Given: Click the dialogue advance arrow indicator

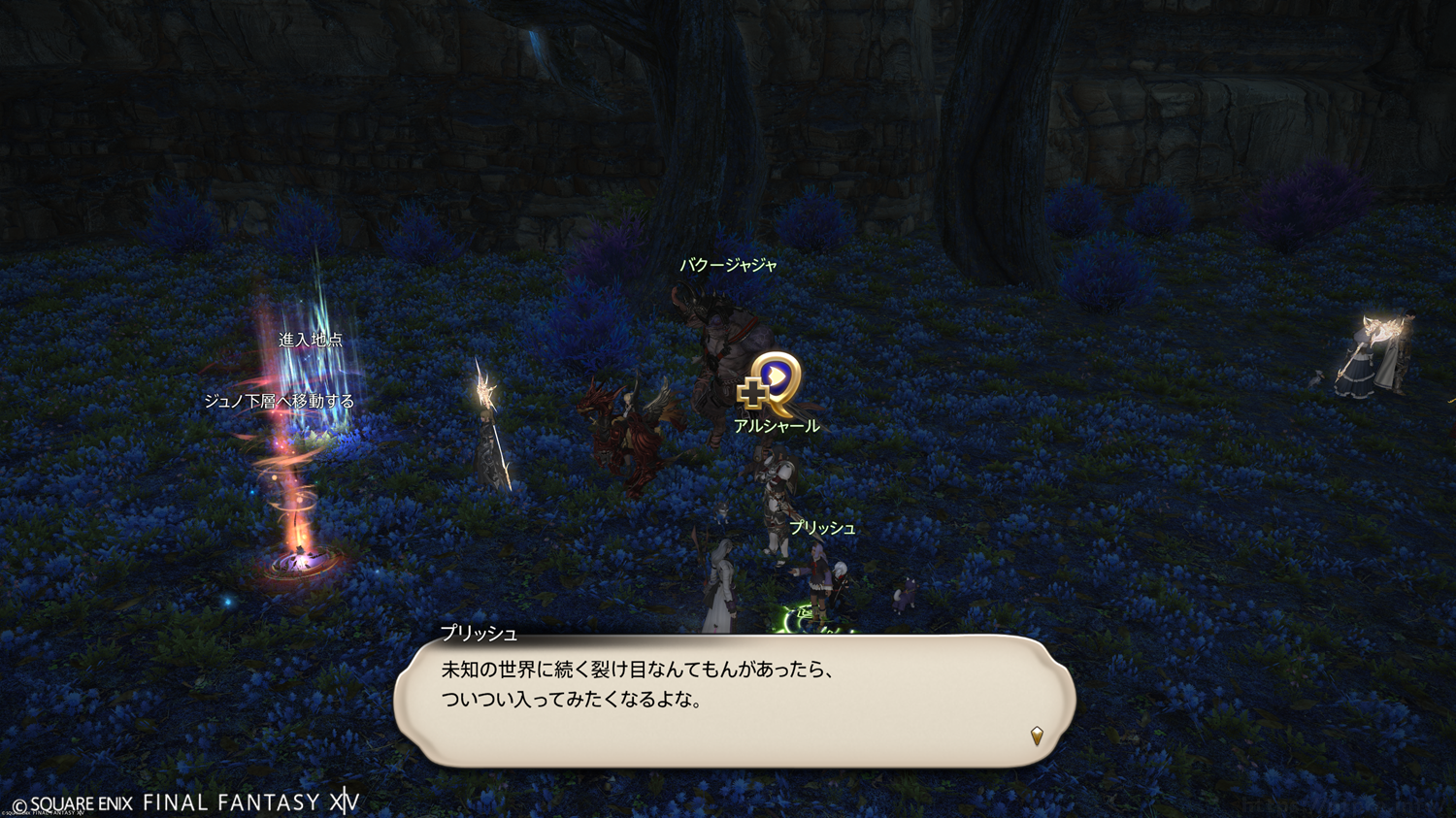Looking at the screenshot, I should [1037, 736].
